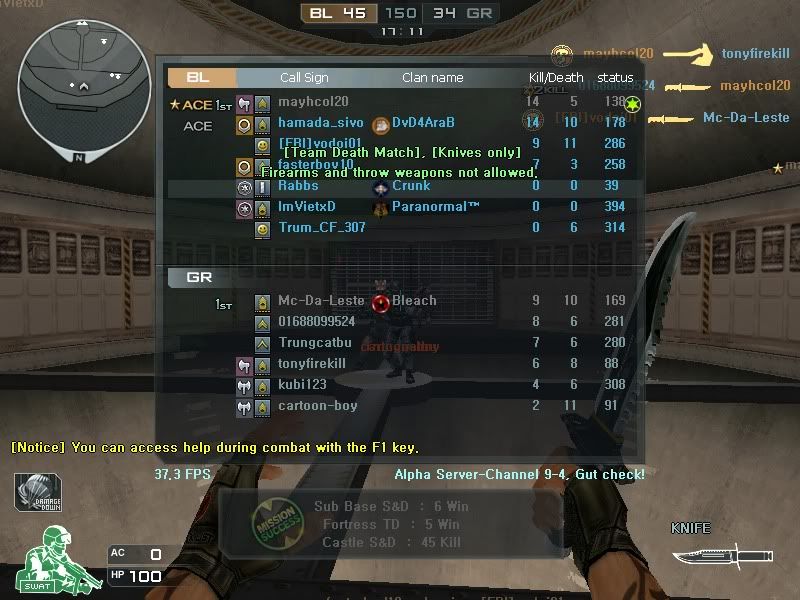
Task: Click the Call Sign column header
Action: click(x=304, y=78)
